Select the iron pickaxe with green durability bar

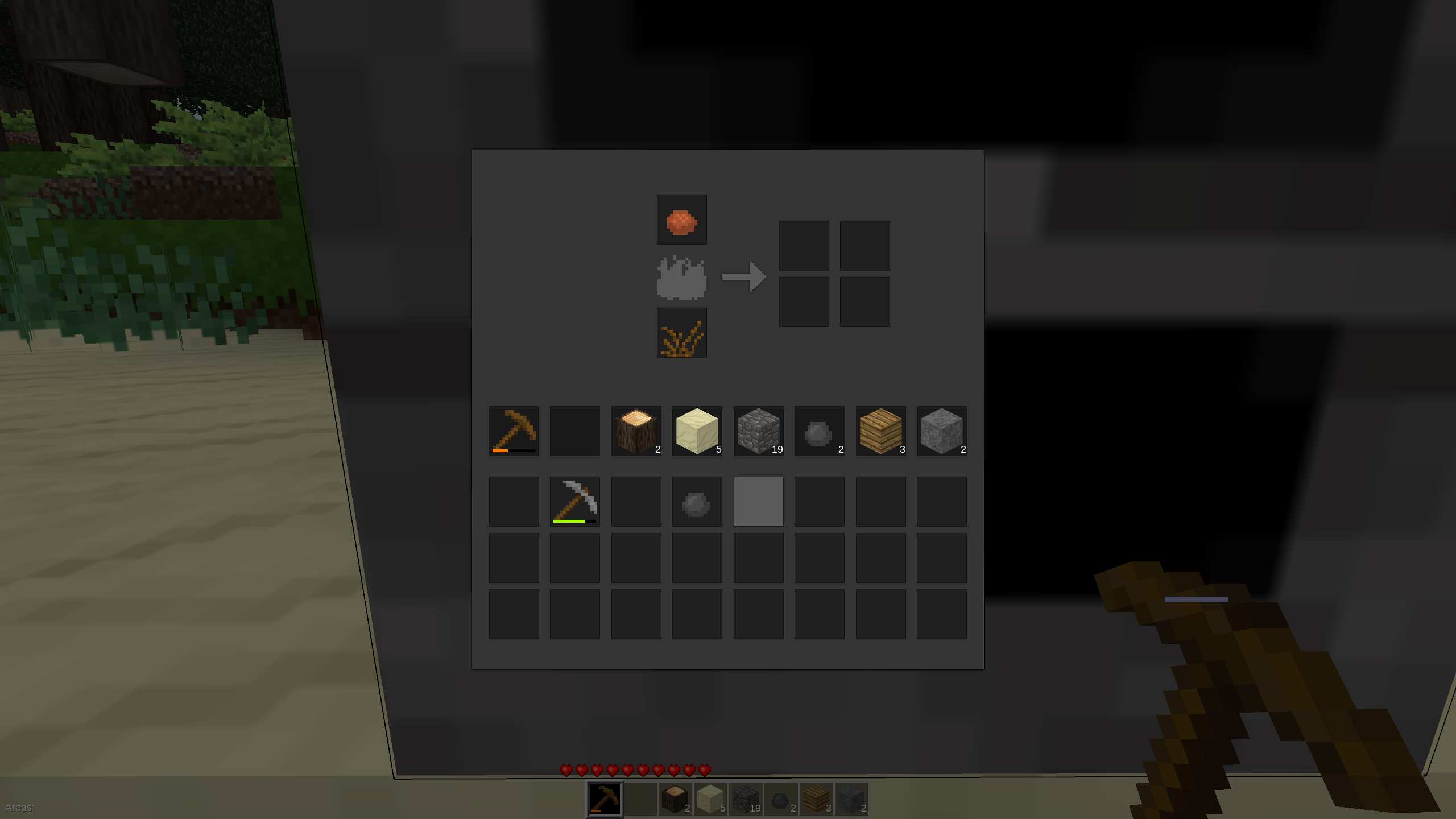point(575,500)
